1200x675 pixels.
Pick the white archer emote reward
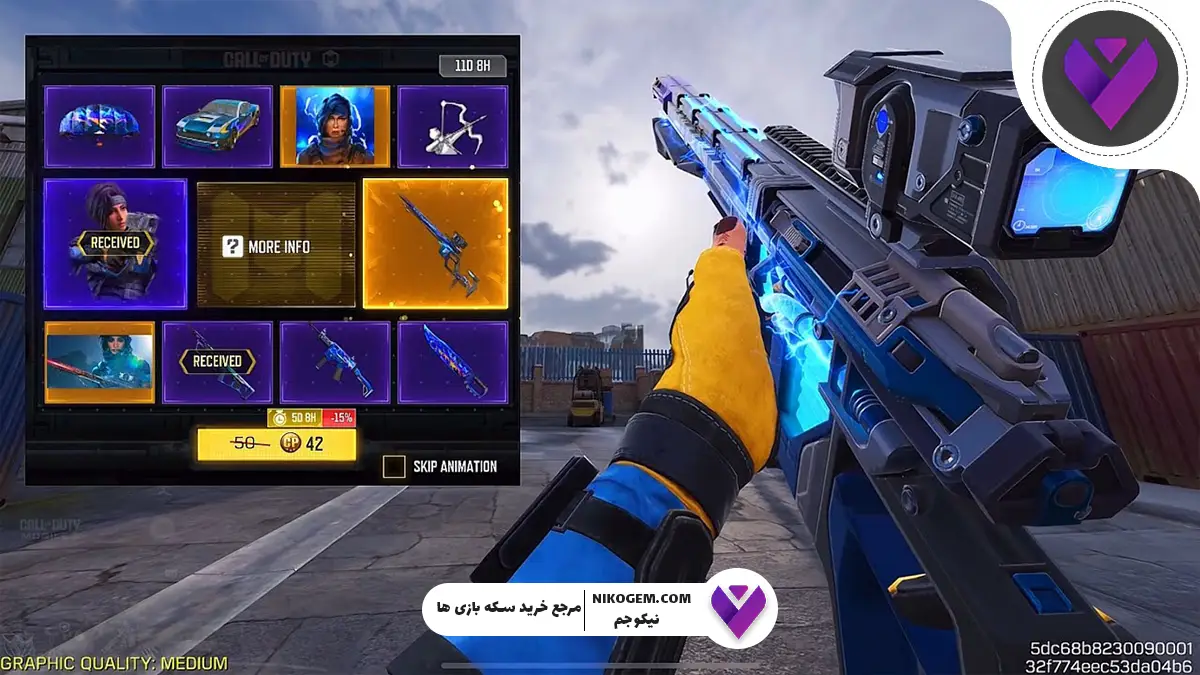pos(452,127)
